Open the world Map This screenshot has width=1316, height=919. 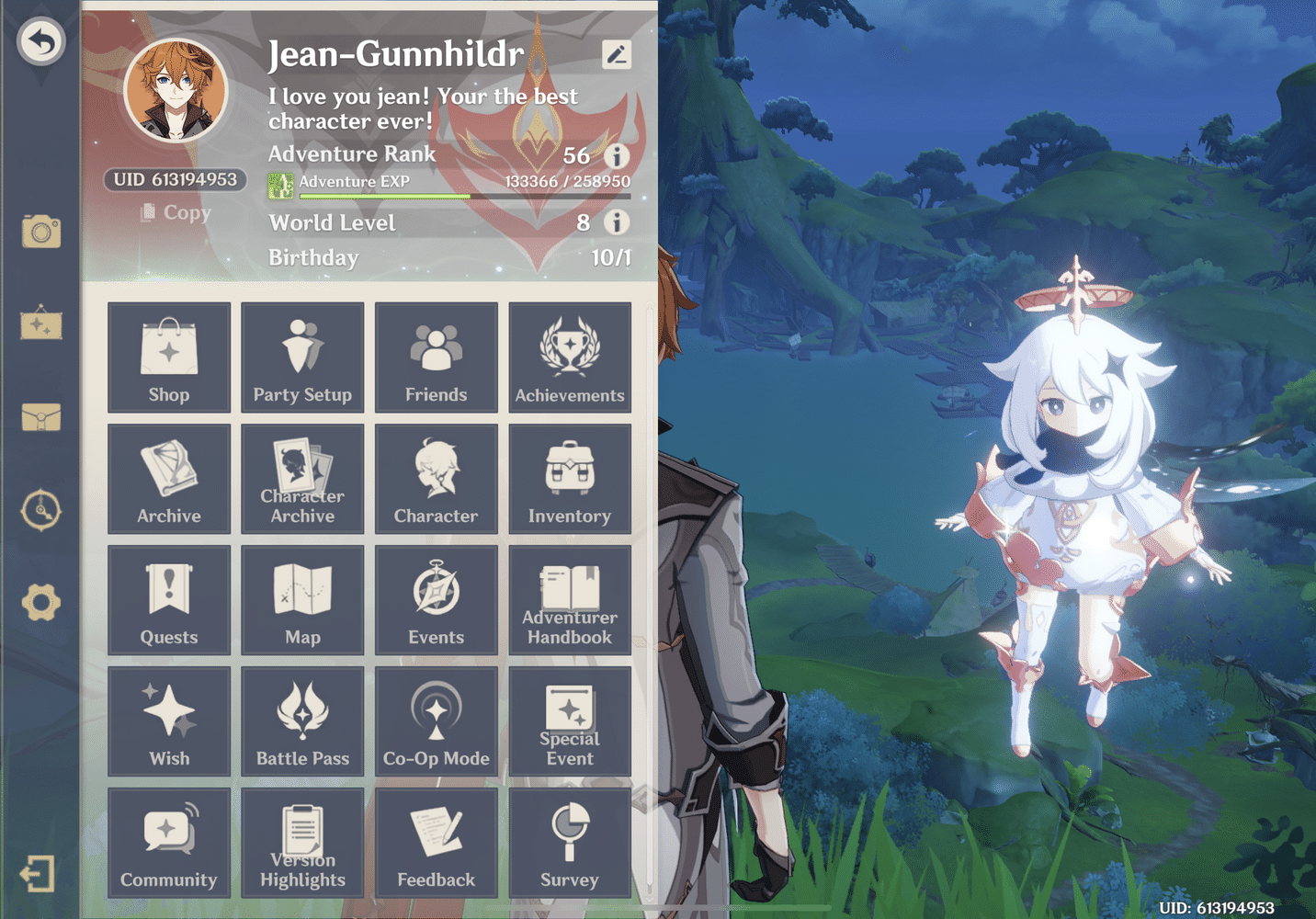[302, 599]
